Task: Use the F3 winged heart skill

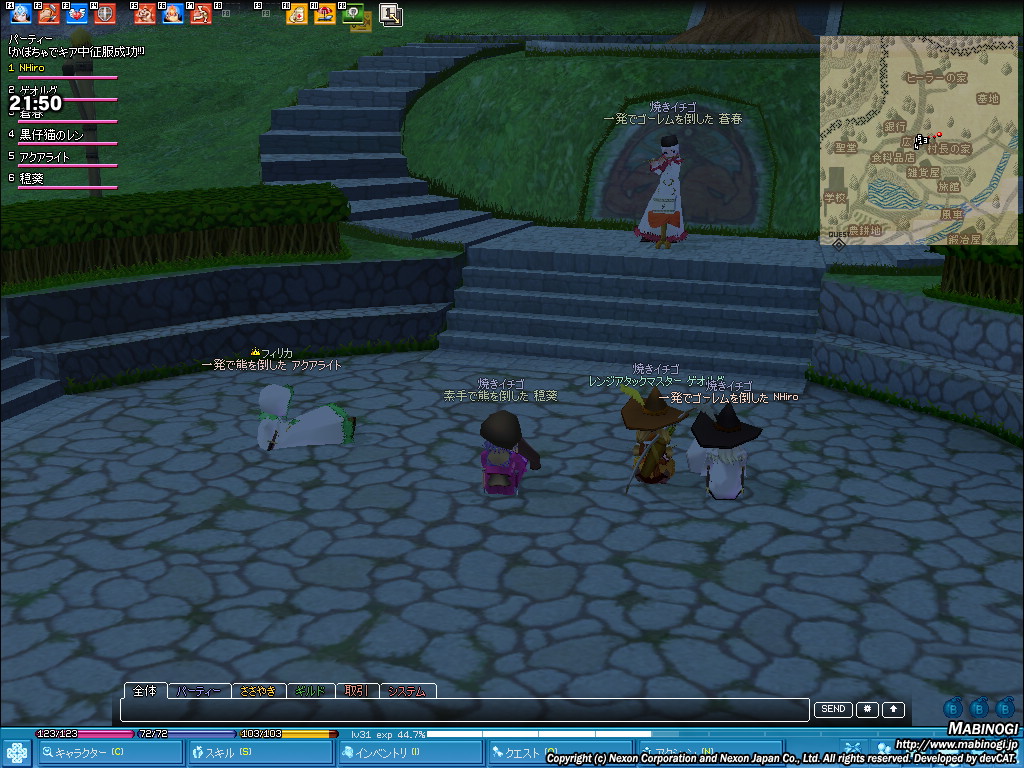Action: (x=77, y=14)
